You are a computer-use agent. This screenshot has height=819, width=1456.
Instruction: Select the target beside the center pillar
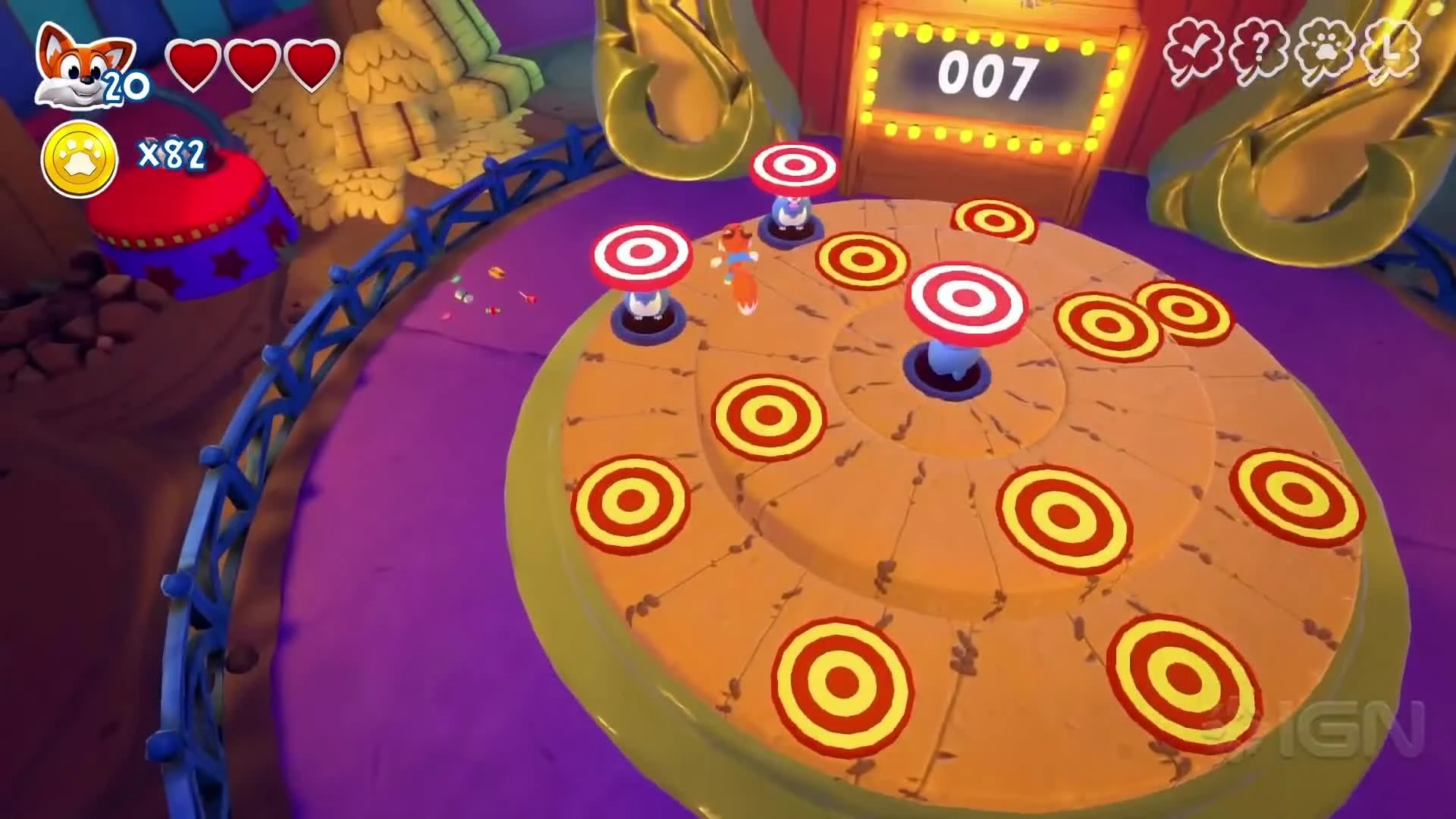(x=861, y=258)
